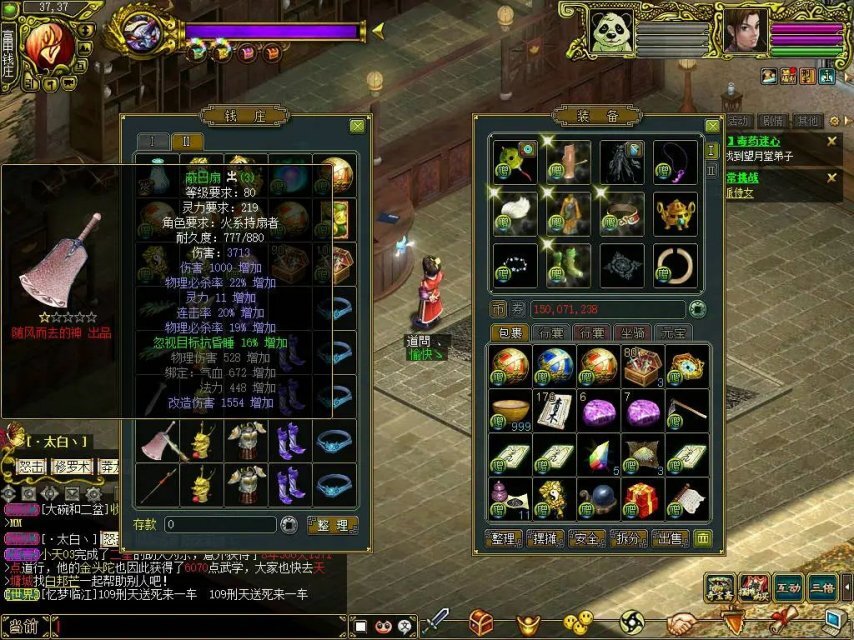Click the 摆摊 stall button
The image size is (854, 640).
tap(547, 539)
